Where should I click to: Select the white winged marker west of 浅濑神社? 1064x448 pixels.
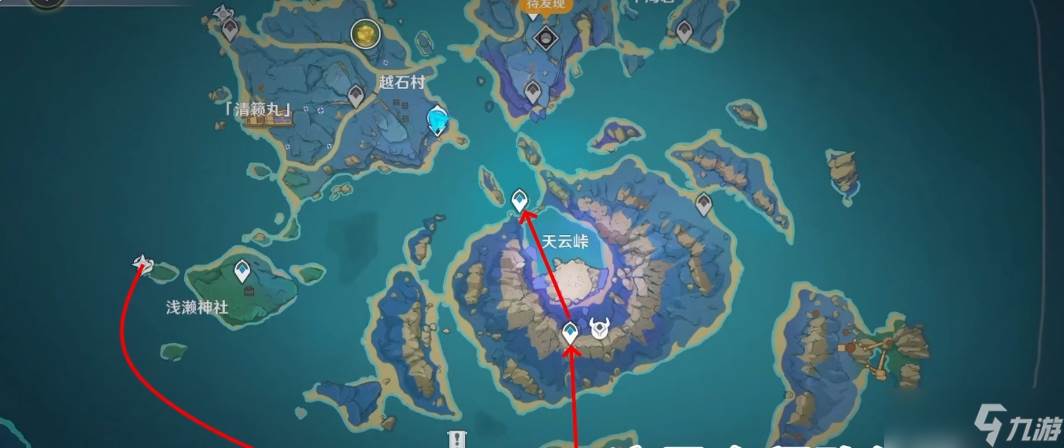(143, 264)
